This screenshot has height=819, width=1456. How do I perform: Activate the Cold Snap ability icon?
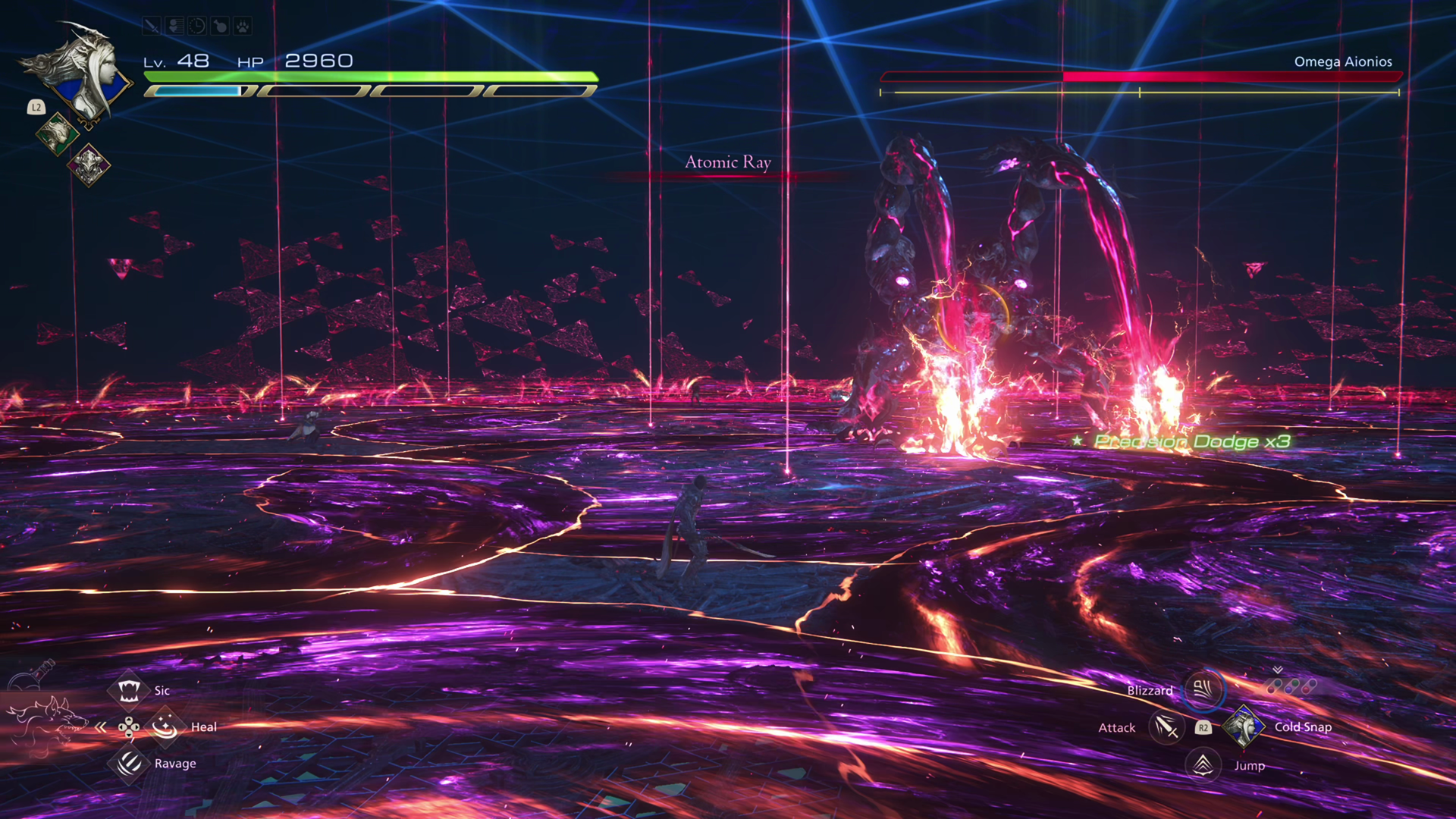coord(1243,726)
